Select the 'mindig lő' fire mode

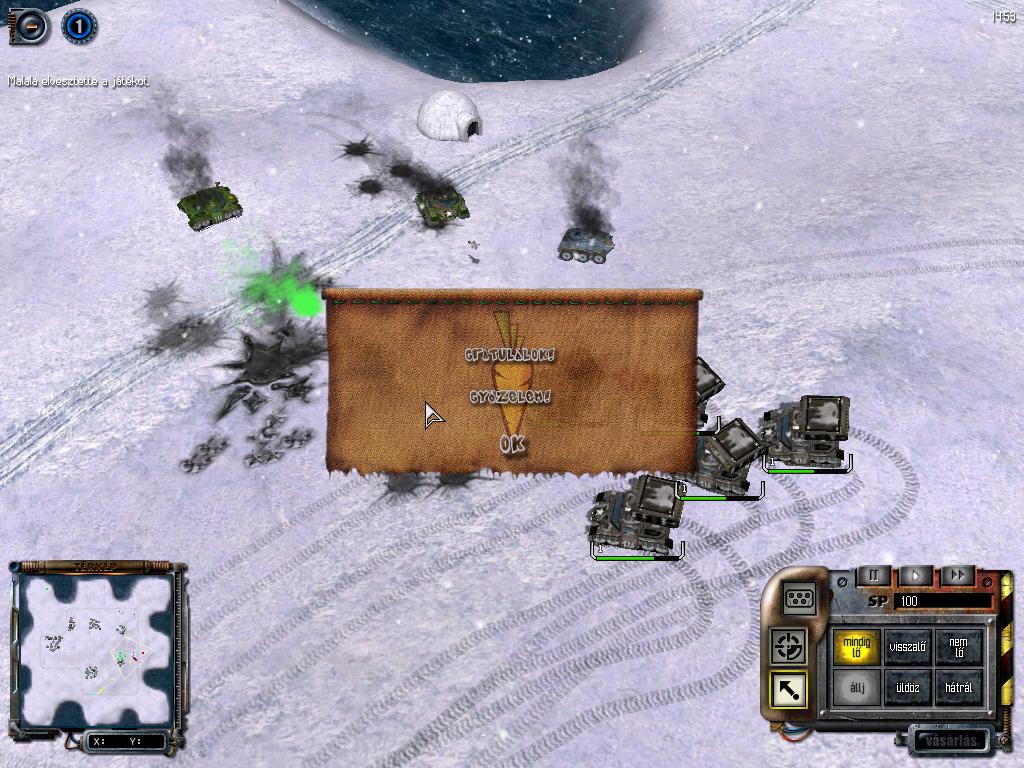(x=857, y=647)
